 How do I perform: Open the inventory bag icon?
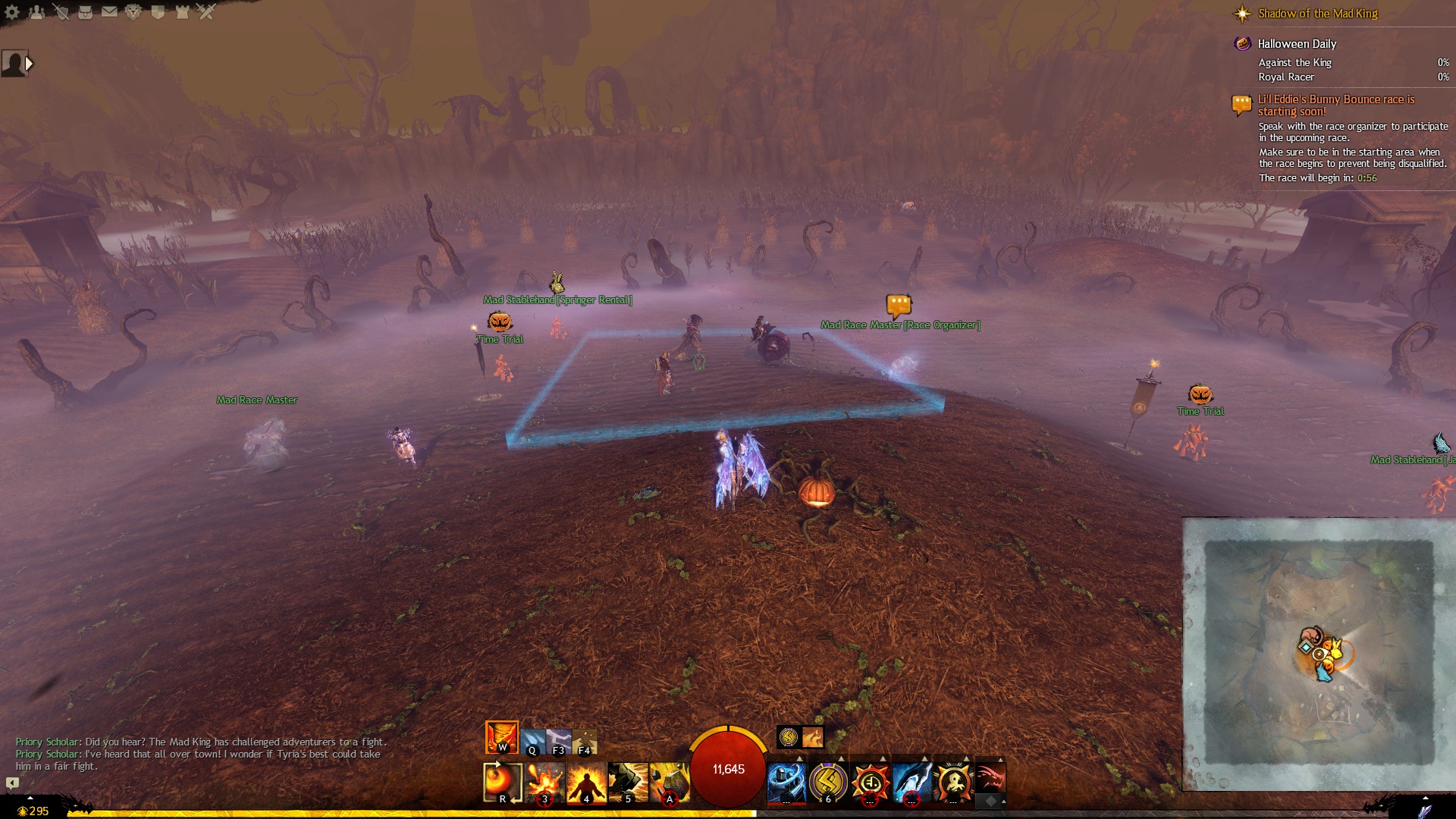click(85, 12)
